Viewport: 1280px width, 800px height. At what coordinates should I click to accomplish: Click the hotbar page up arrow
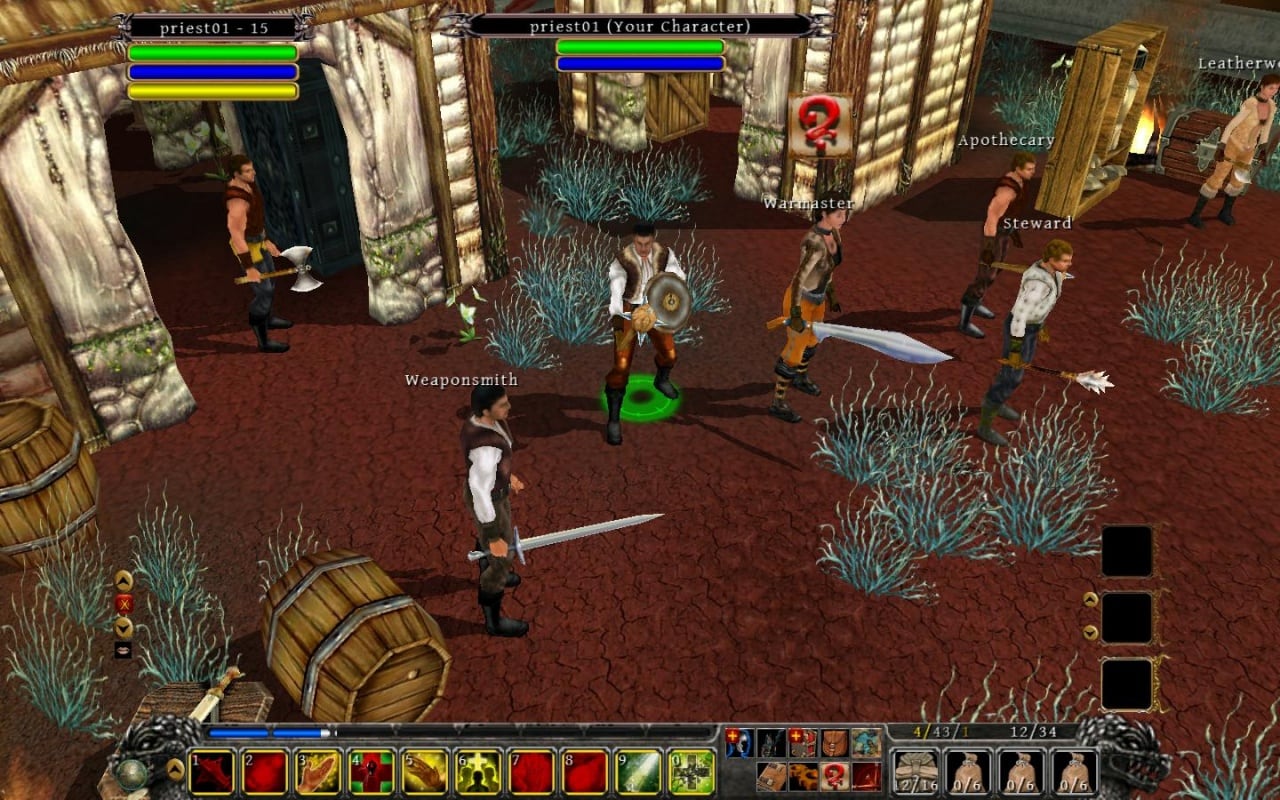click(175, 769)
